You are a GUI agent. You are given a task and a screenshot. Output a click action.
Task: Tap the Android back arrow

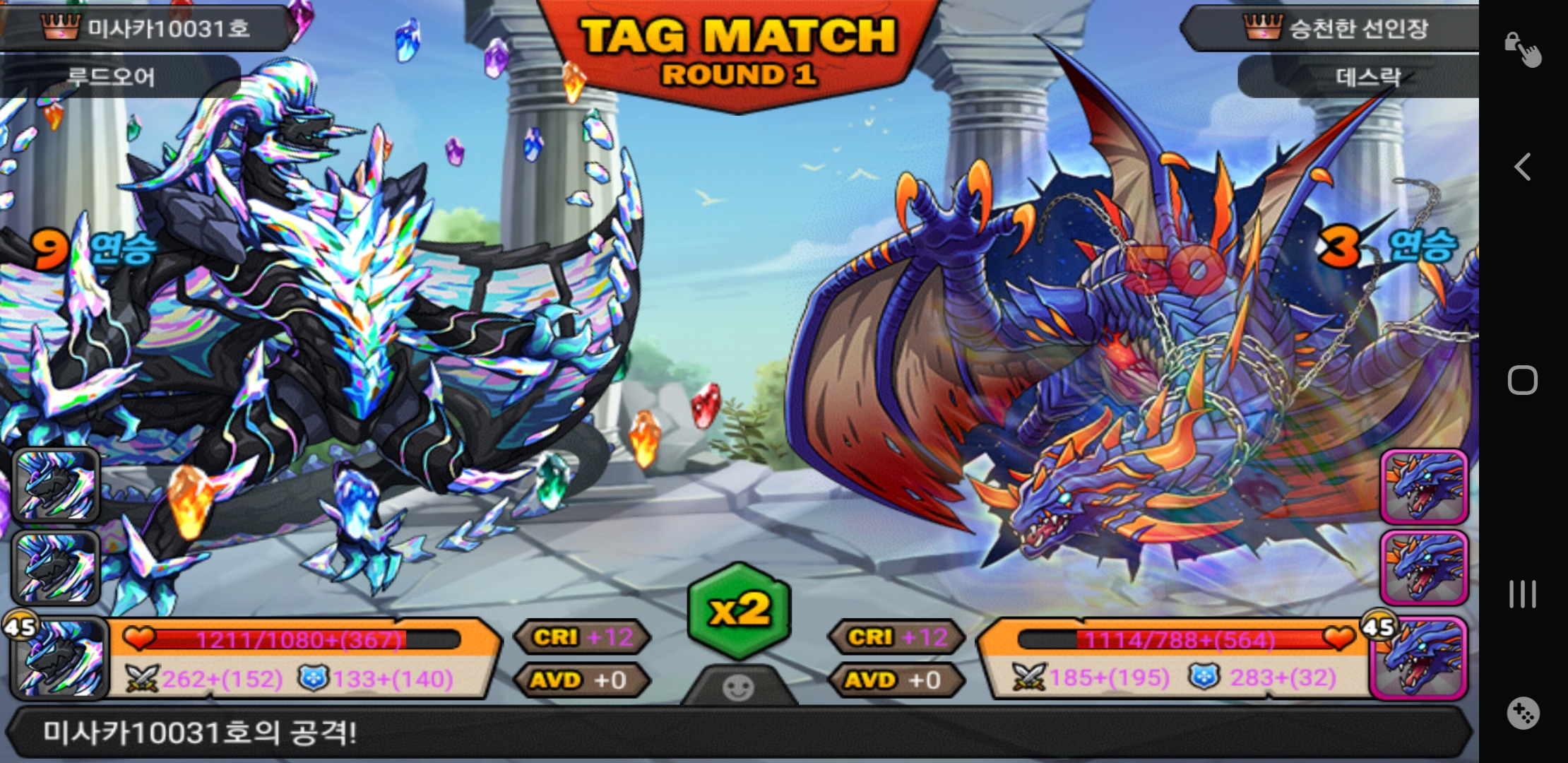coord(1523,167)
